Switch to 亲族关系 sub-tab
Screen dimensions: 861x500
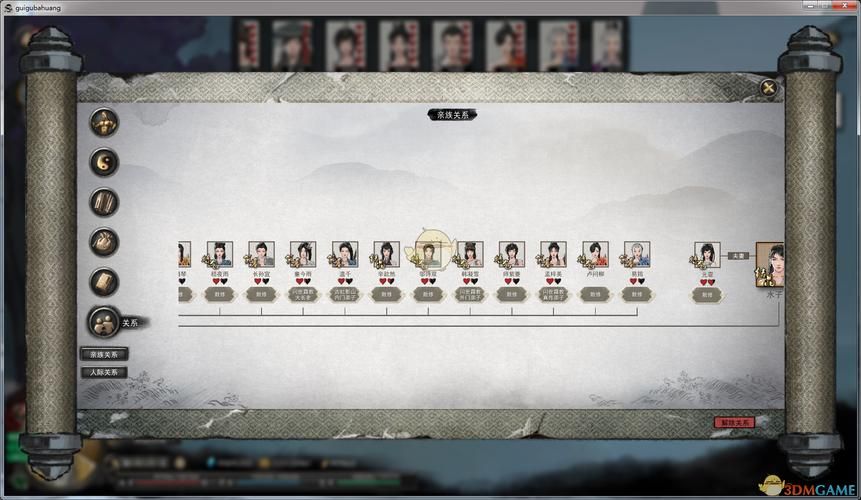[104, 354]
